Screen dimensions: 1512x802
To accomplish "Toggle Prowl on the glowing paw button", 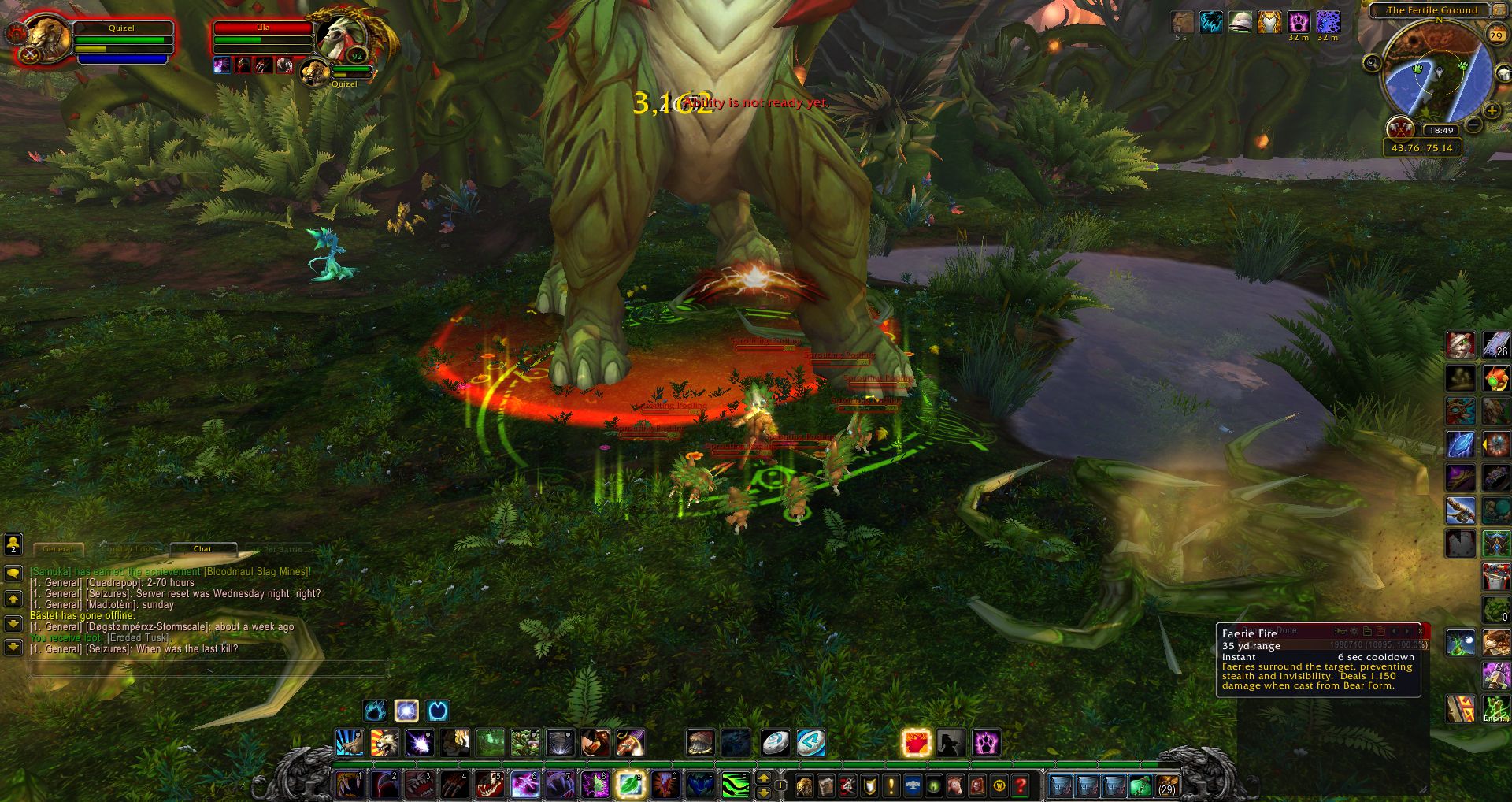I will [x=985, y=743].
